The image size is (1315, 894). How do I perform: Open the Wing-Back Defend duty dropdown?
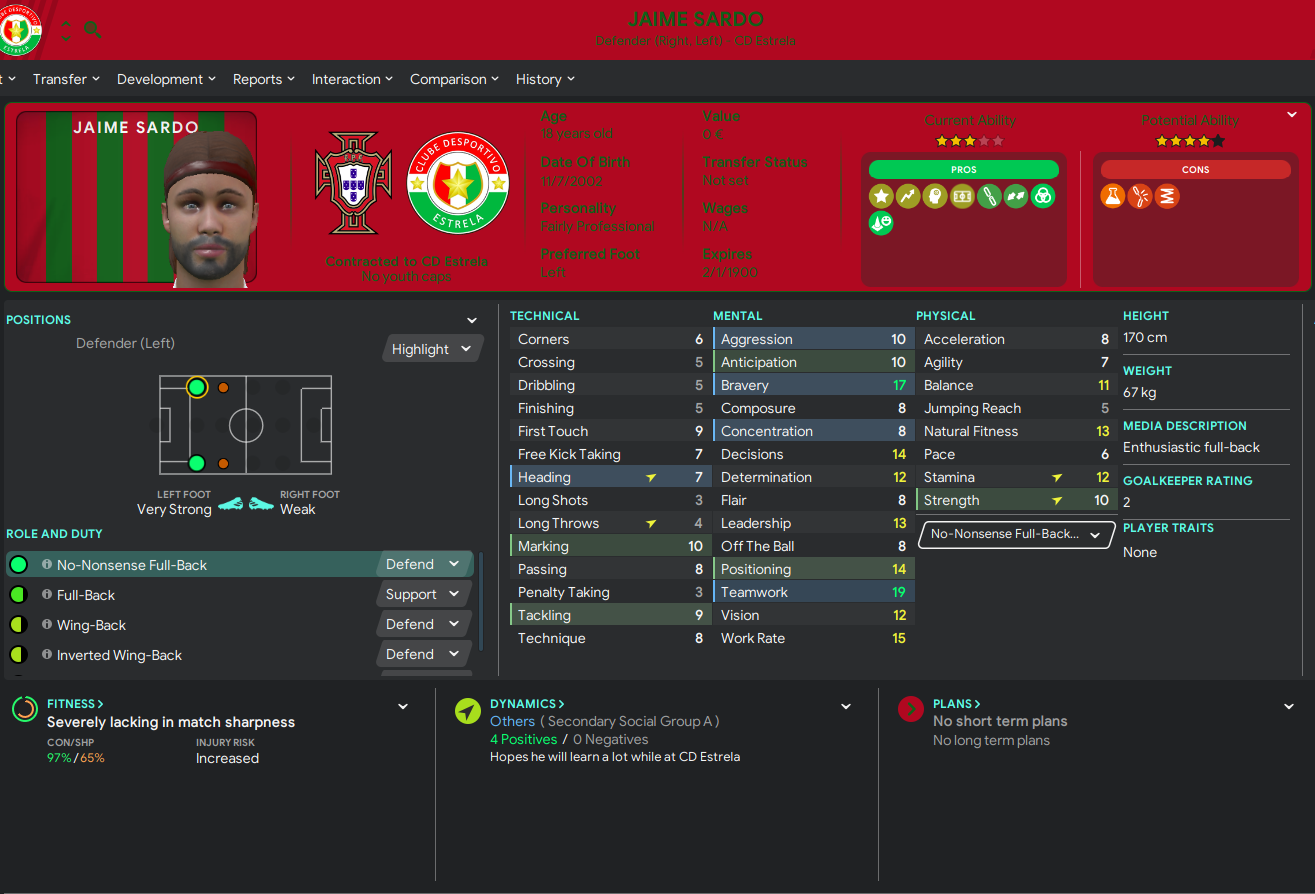tap(423, 624)
